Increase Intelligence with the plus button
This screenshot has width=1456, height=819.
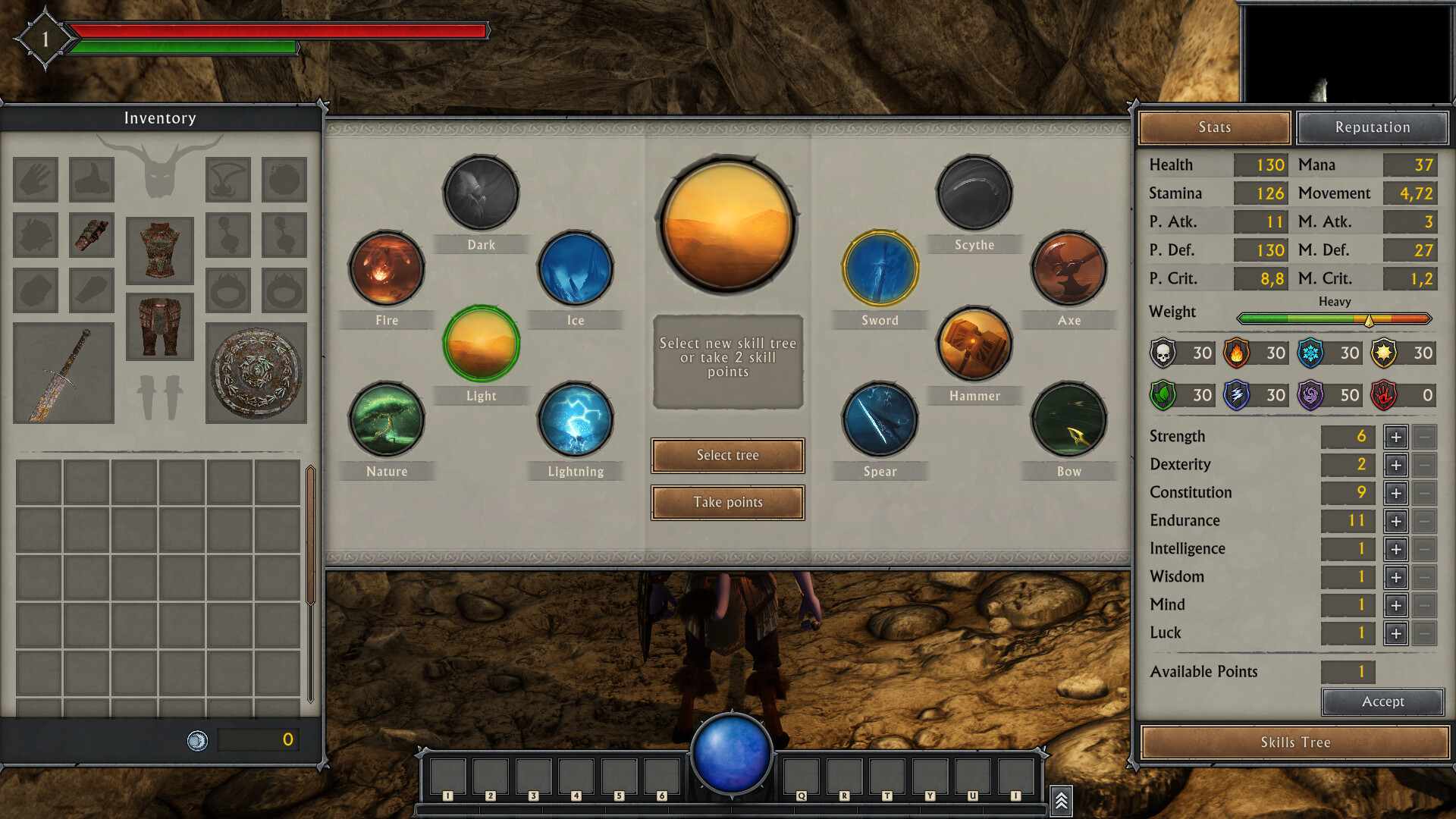click(1396, 549)
